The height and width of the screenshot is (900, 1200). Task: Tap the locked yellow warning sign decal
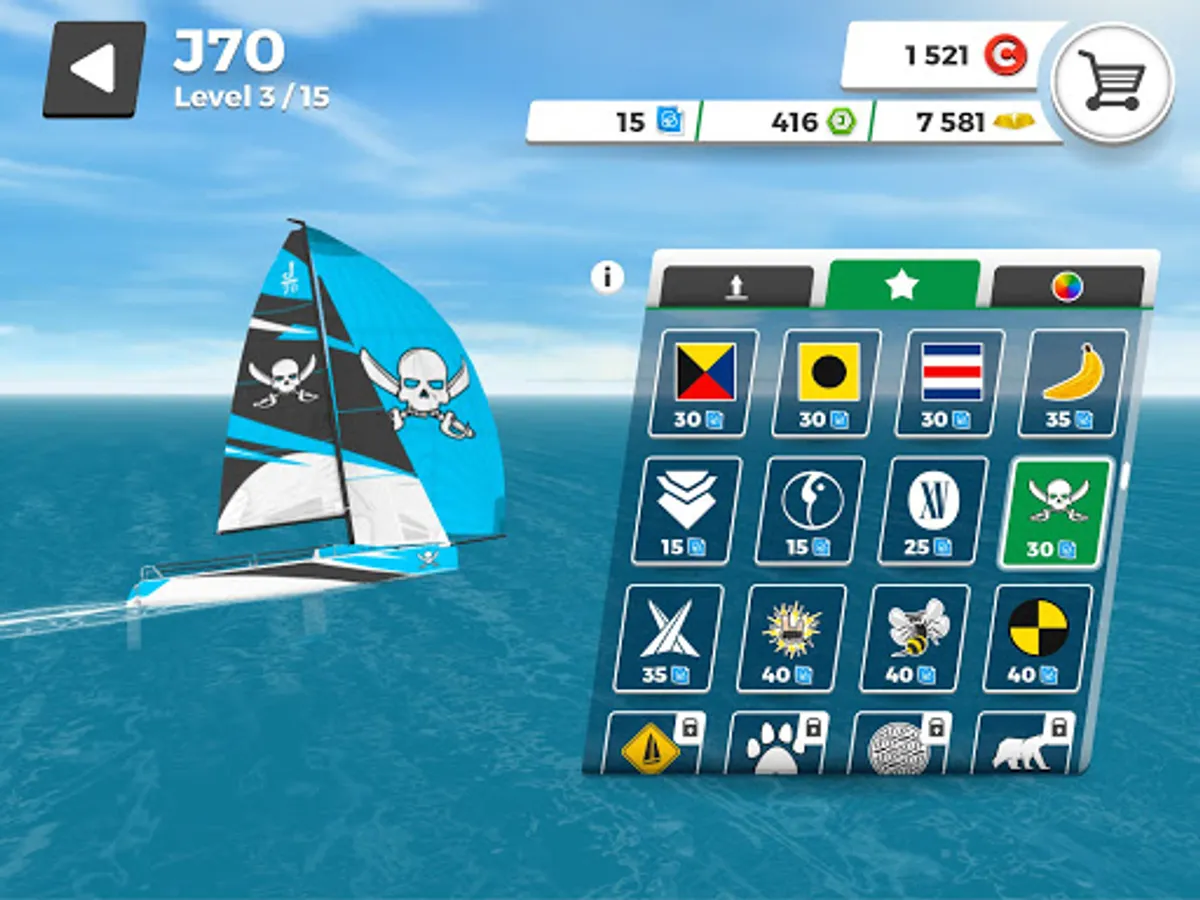point(652,745)
